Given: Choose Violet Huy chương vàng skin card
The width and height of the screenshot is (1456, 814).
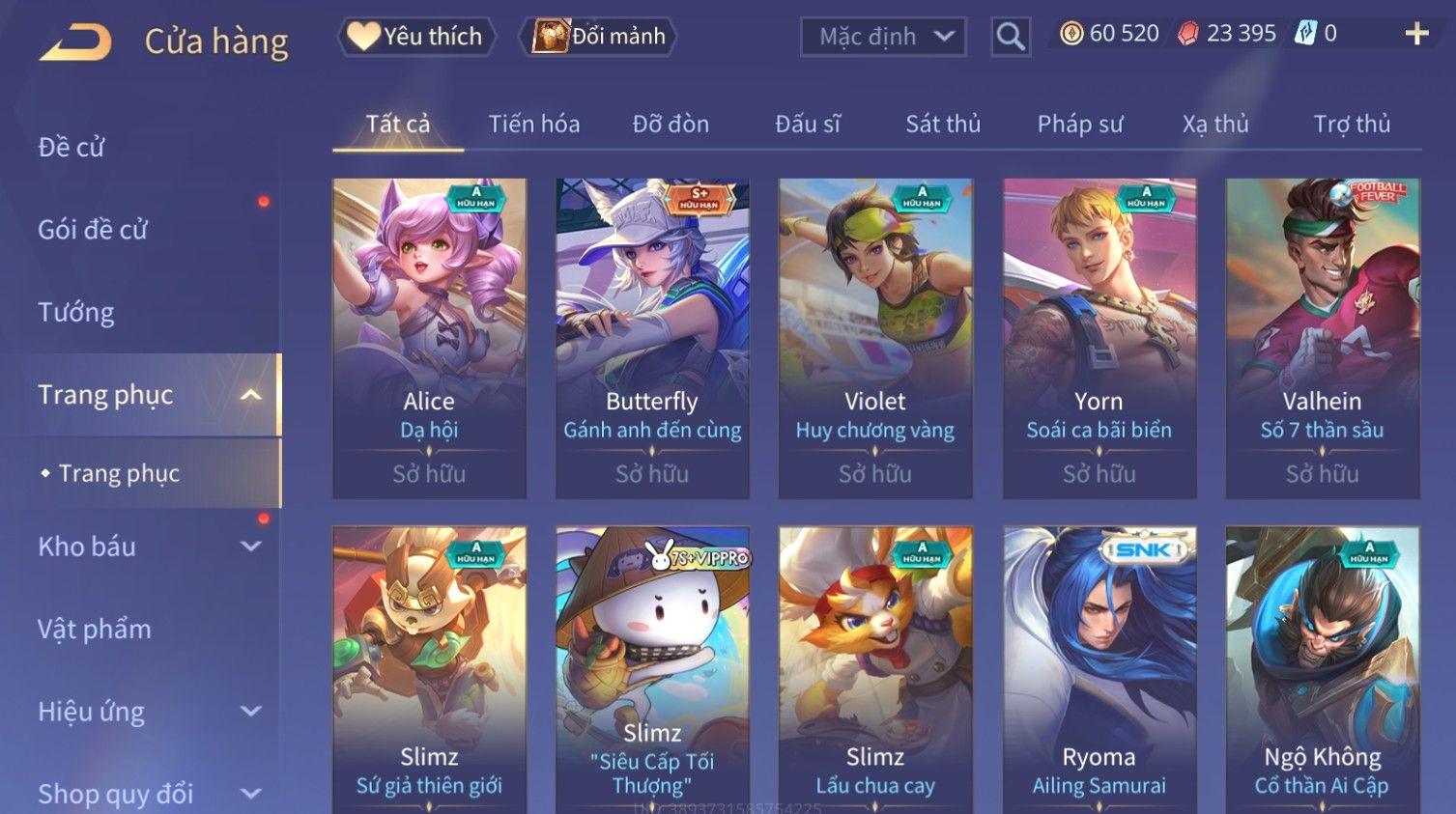Looking at the screenshot, I should point(875,338).
